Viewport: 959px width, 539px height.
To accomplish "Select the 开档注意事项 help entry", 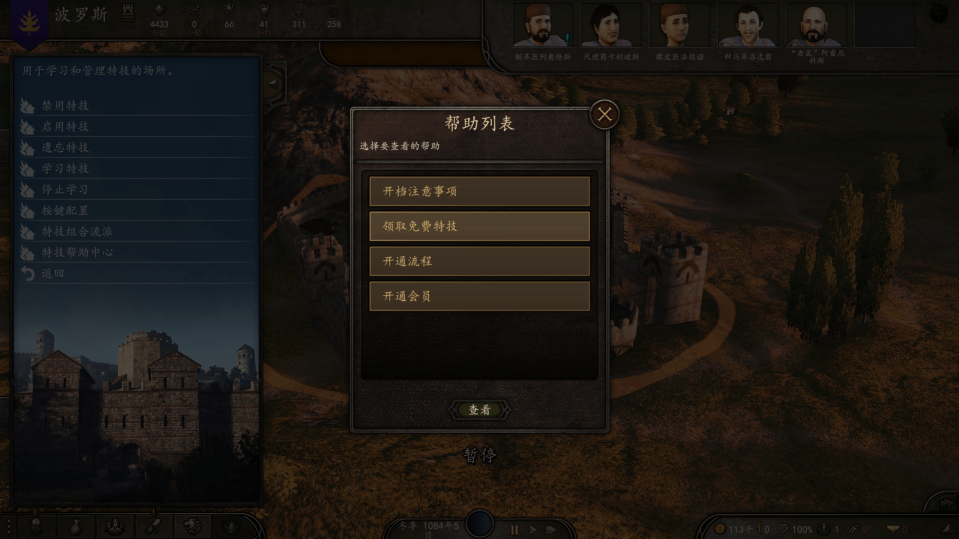I will [479, 191].
